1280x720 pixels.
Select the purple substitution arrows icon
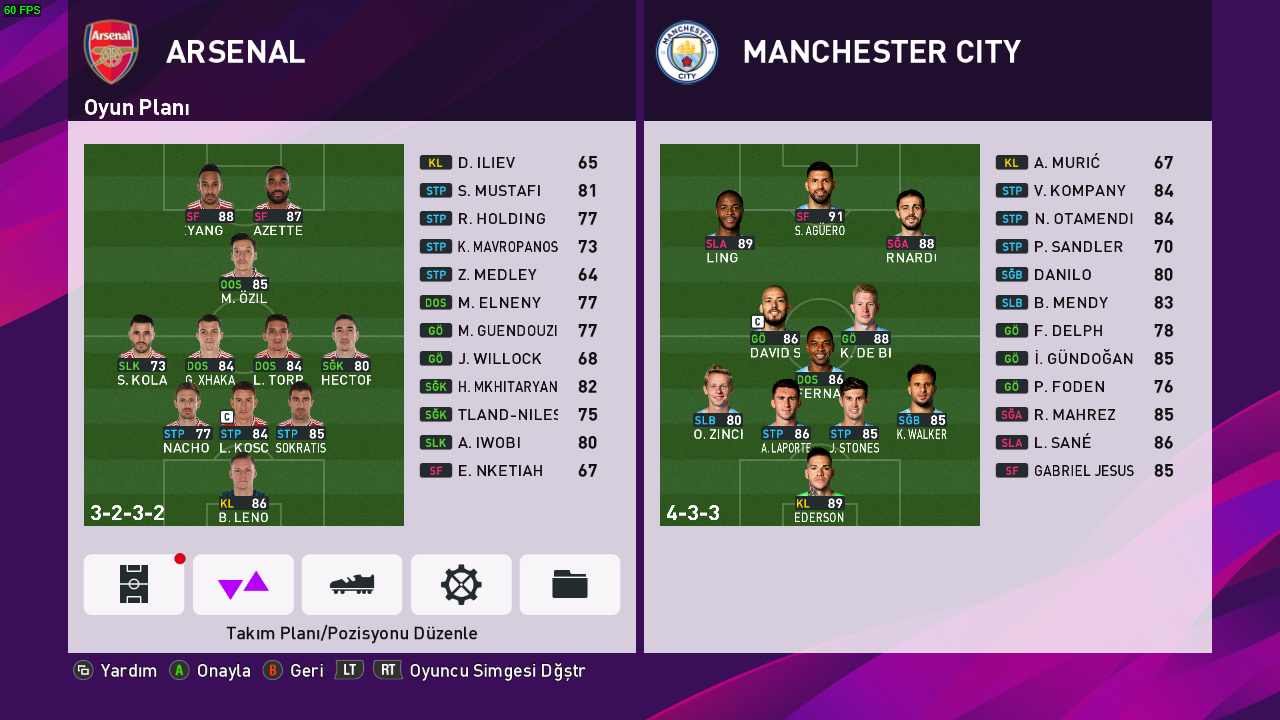point(243,584)
